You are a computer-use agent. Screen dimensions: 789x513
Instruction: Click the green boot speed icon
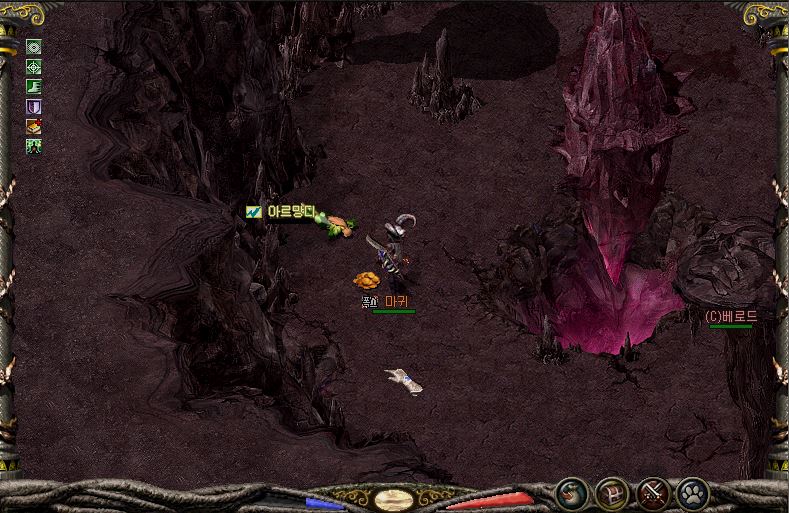pos(33,86)
